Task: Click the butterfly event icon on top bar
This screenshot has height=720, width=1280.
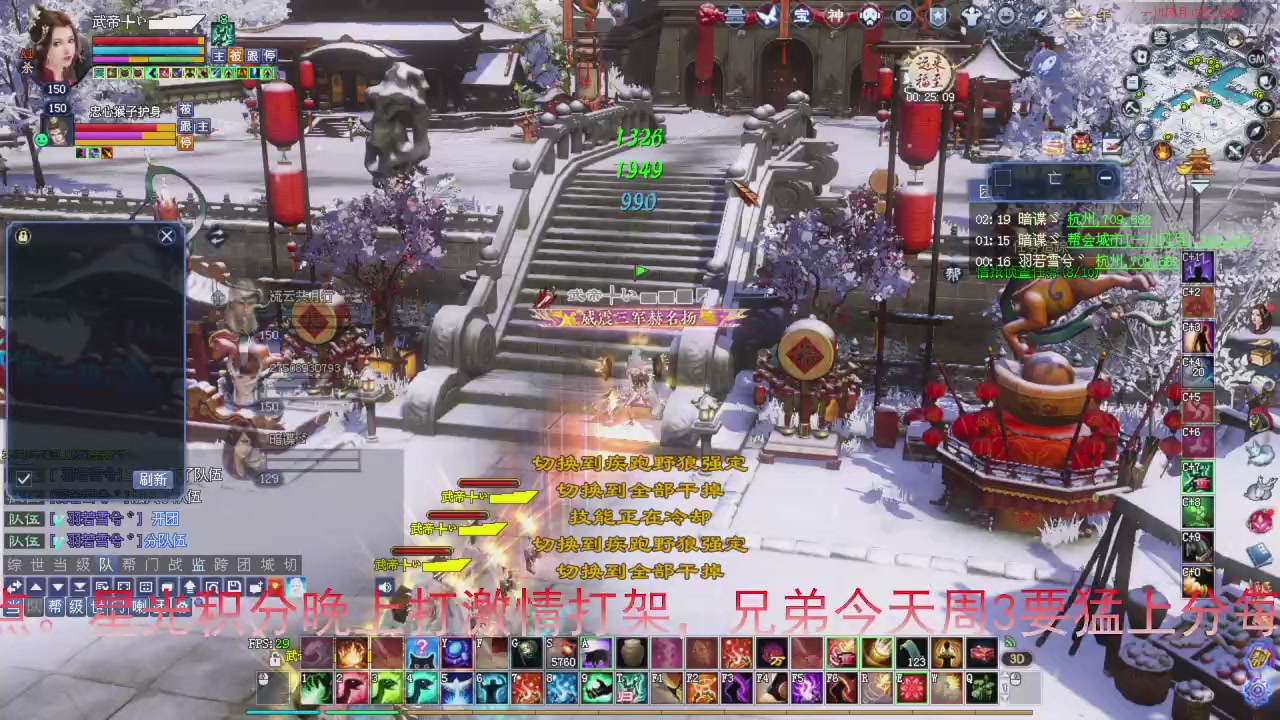Action: pyautogui.click(x=769, y=17)
